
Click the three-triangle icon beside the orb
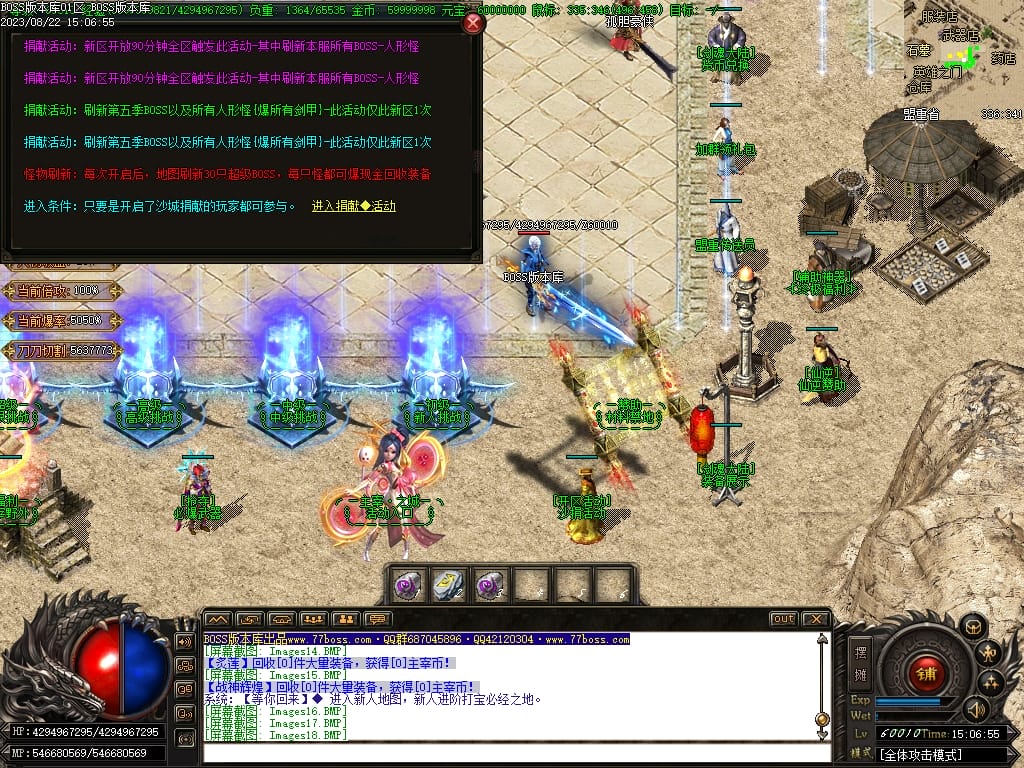point(991,684)
